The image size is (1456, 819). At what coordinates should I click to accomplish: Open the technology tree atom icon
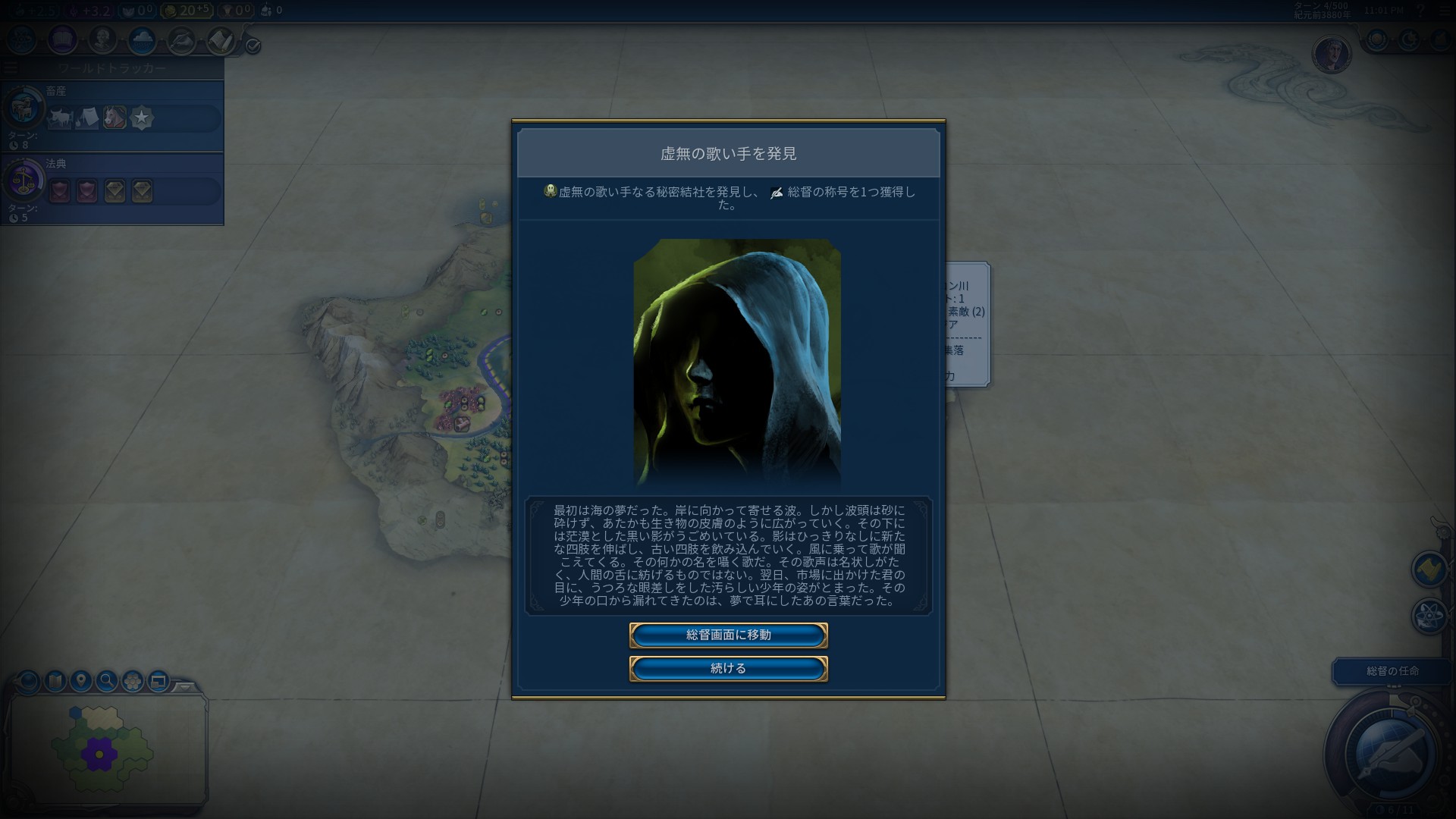point(21,40)
